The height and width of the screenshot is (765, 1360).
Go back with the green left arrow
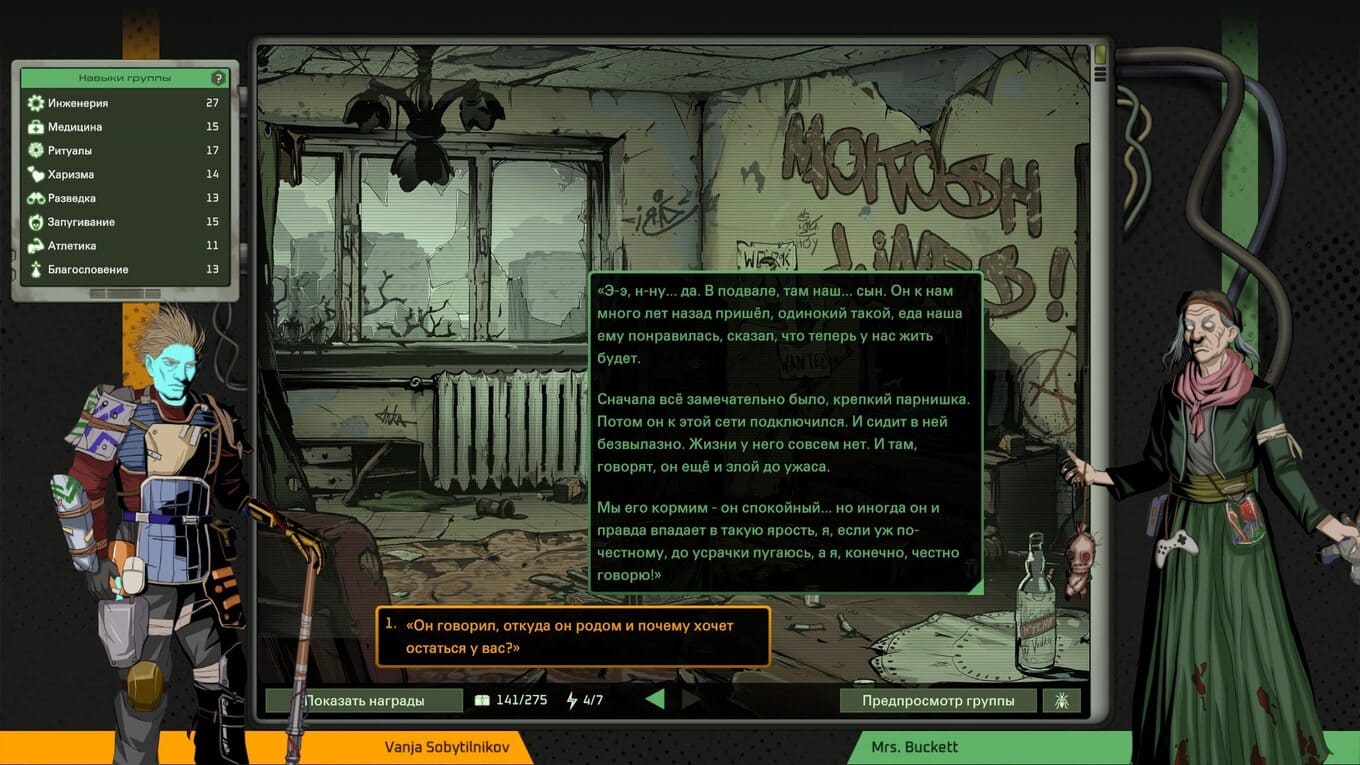point(654,699)
